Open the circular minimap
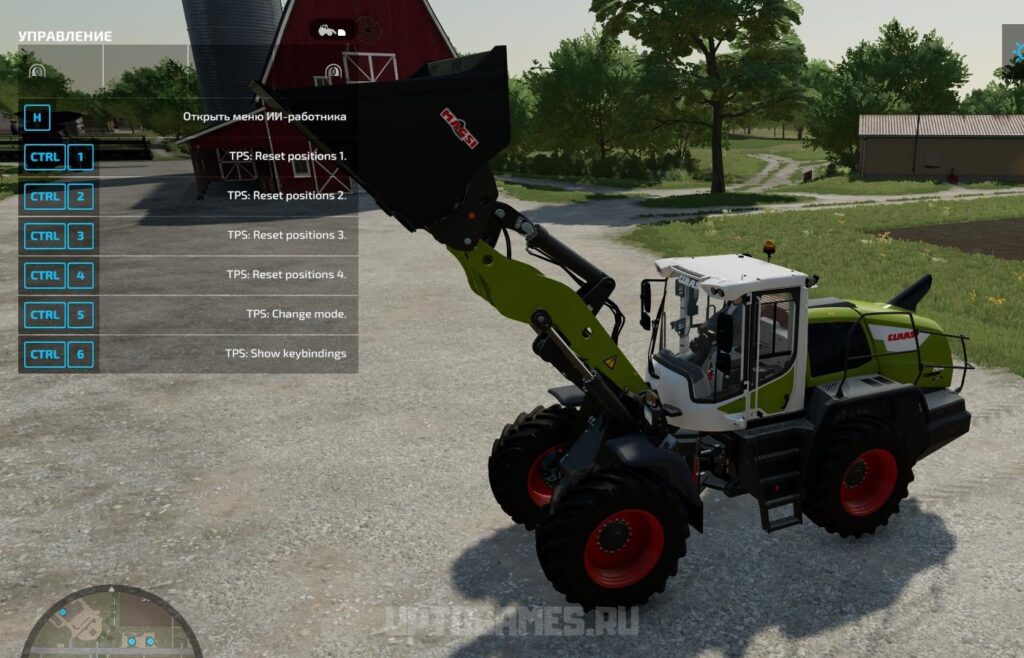 tap(111, 622)
